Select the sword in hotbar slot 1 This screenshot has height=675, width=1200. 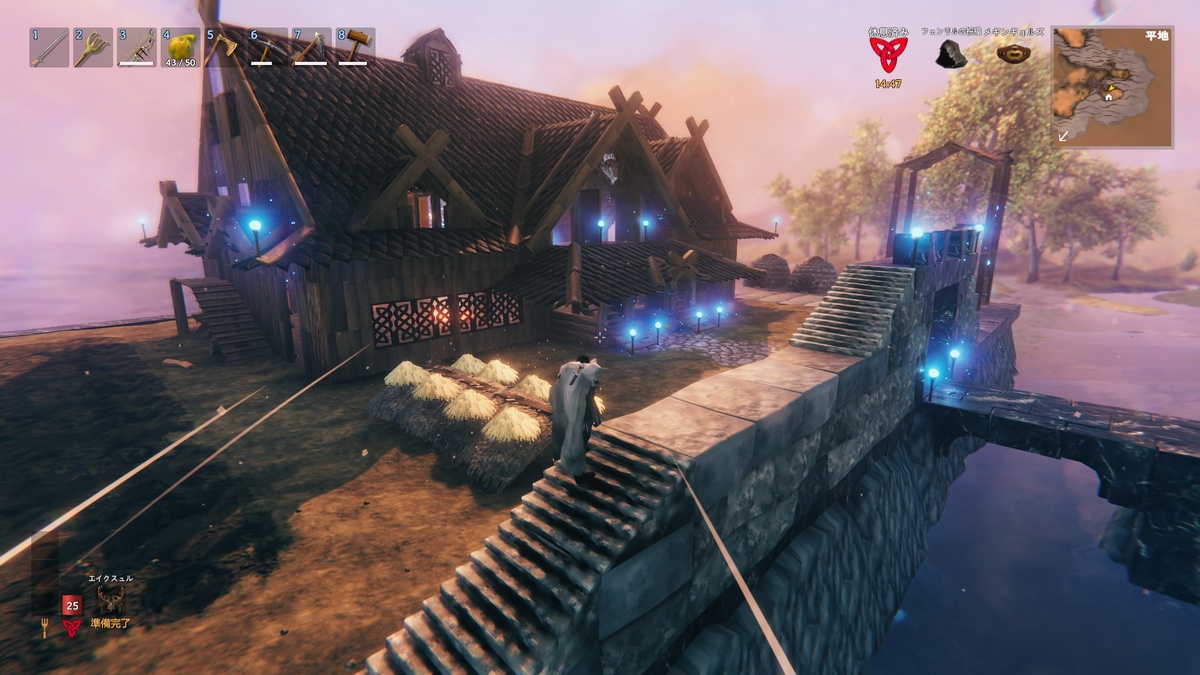point(49,47)
